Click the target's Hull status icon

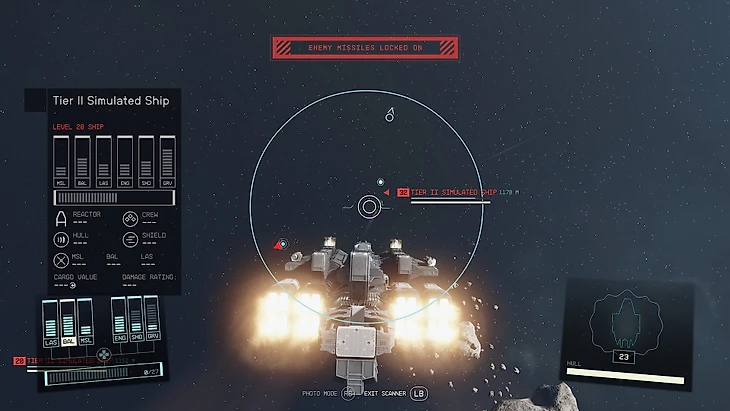[x=61, y=239]
